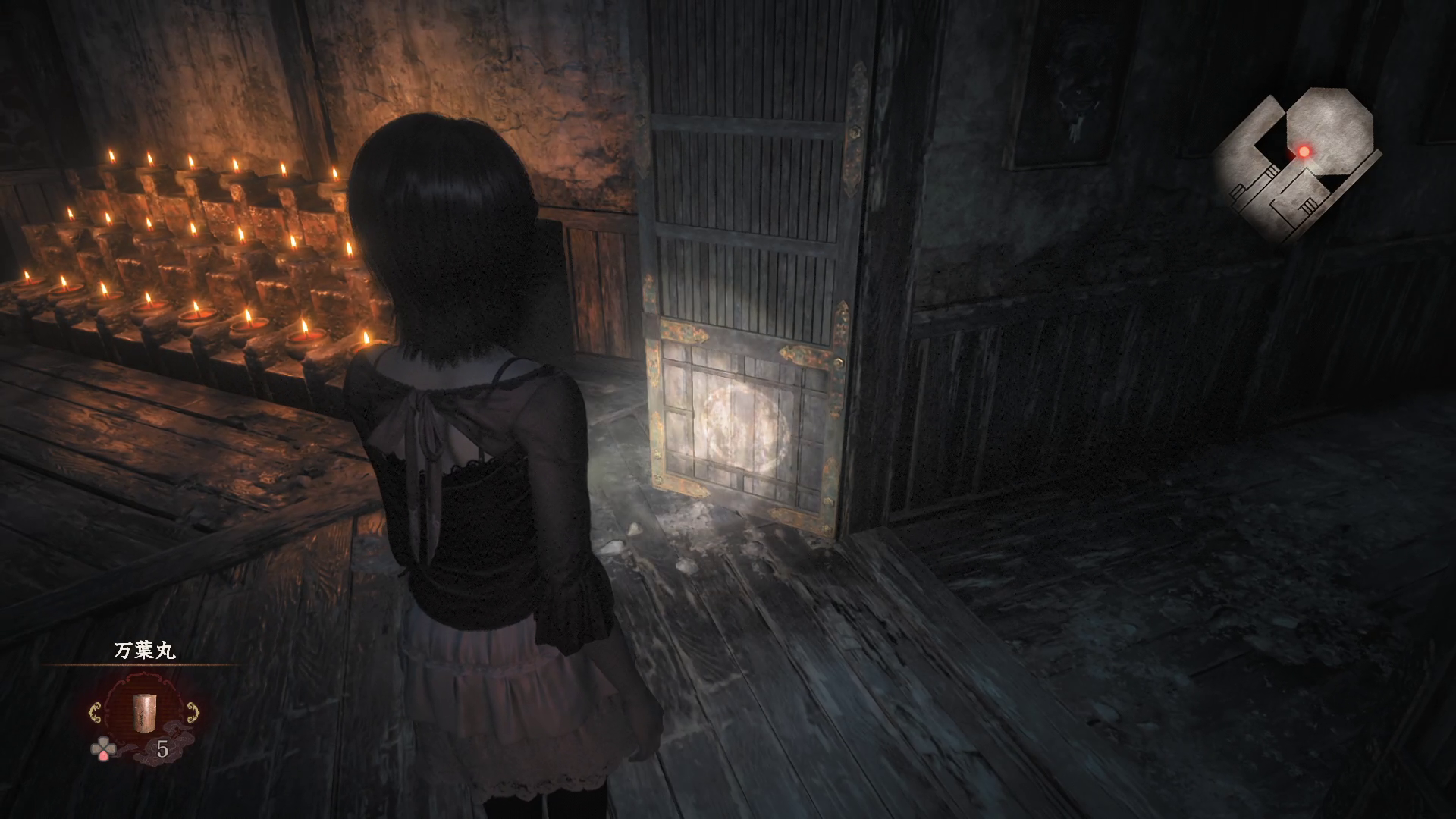Select the 万葉丸 item slot

pos(144,712)
